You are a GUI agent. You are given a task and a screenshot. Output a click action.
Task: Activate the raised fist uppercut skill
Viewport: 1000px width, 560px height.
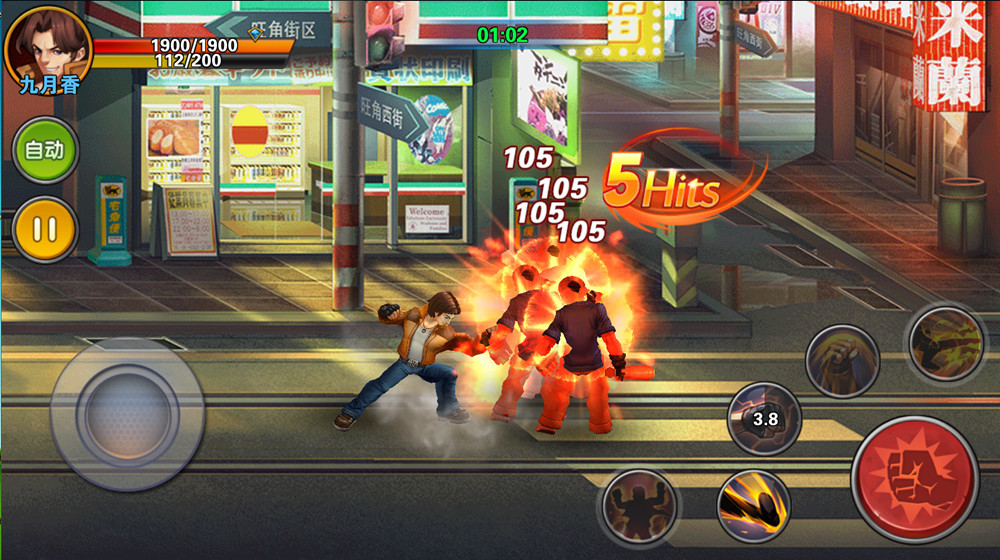[x=842, y=361]
